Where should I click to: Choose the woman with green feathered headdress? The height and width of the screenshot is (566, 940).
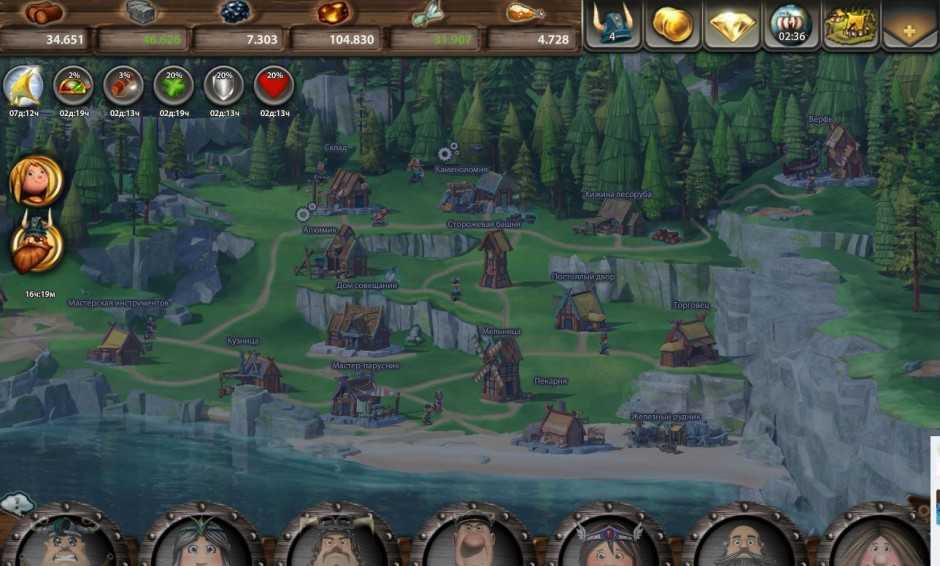click(x=198, y=540)
